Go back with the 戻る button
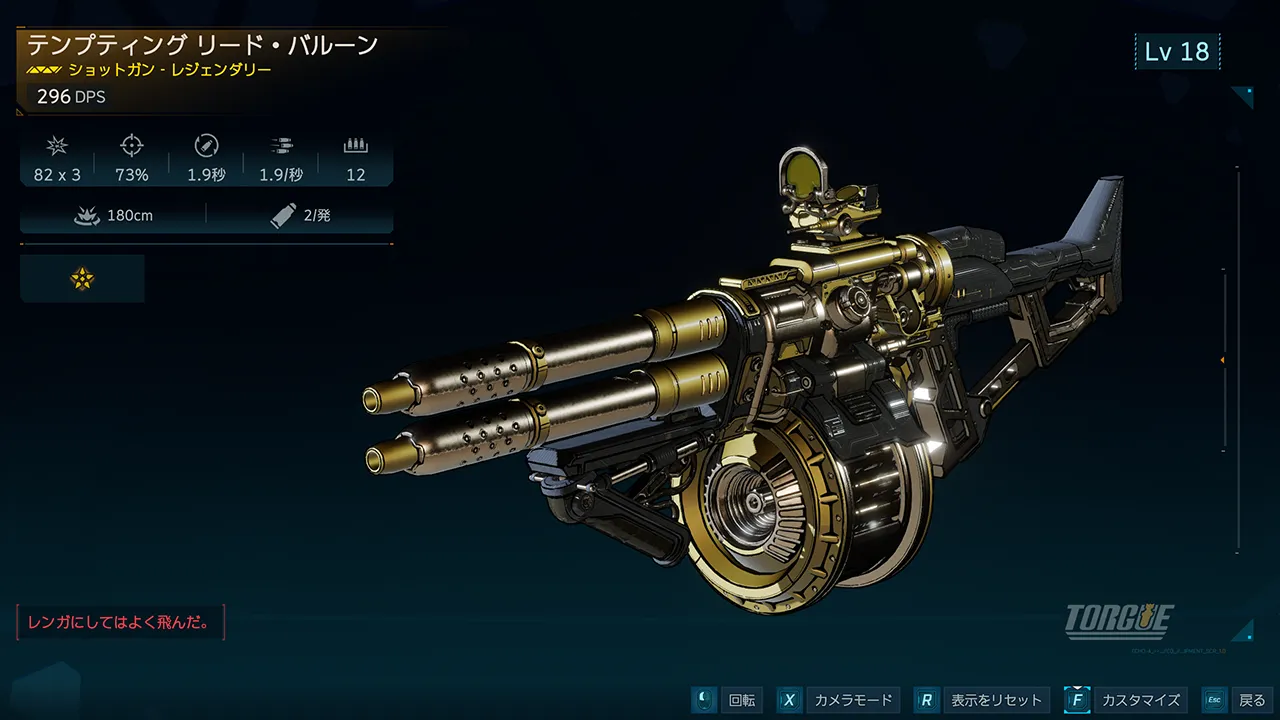The width and height of the screenshot is (1280, 720). point(1237,700)
